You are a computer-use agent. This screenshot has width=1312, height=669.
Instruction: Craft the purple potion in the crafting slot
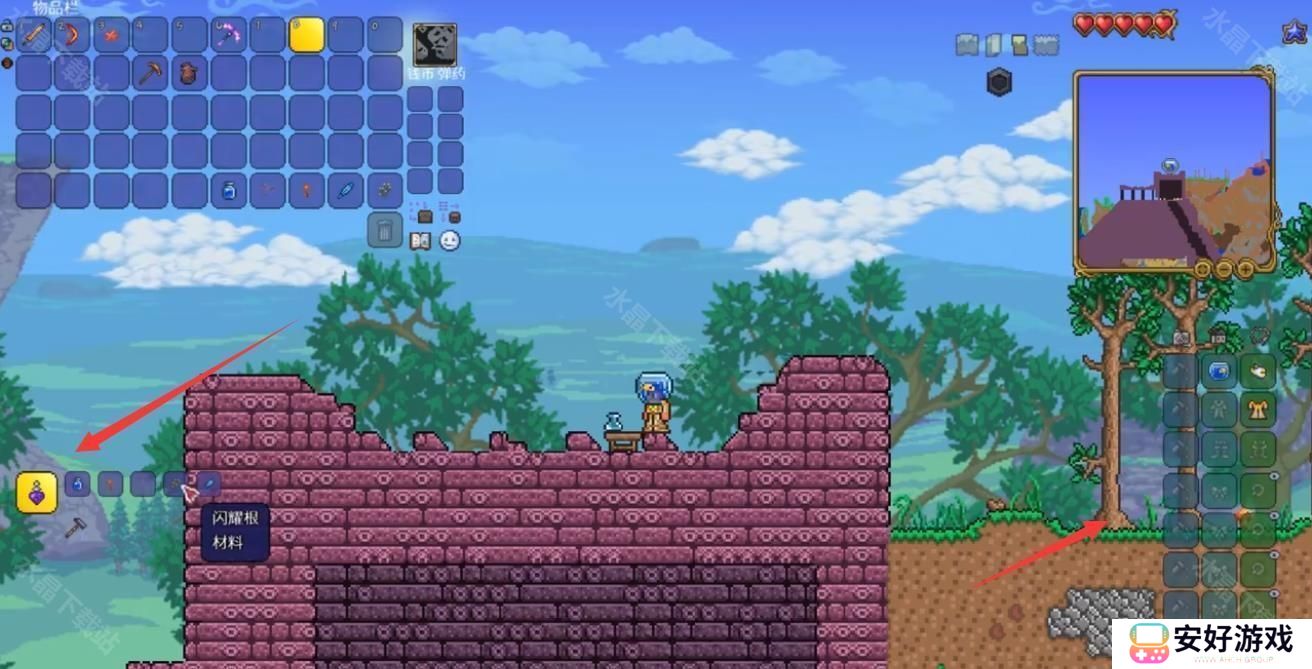(x=37, y=492)
